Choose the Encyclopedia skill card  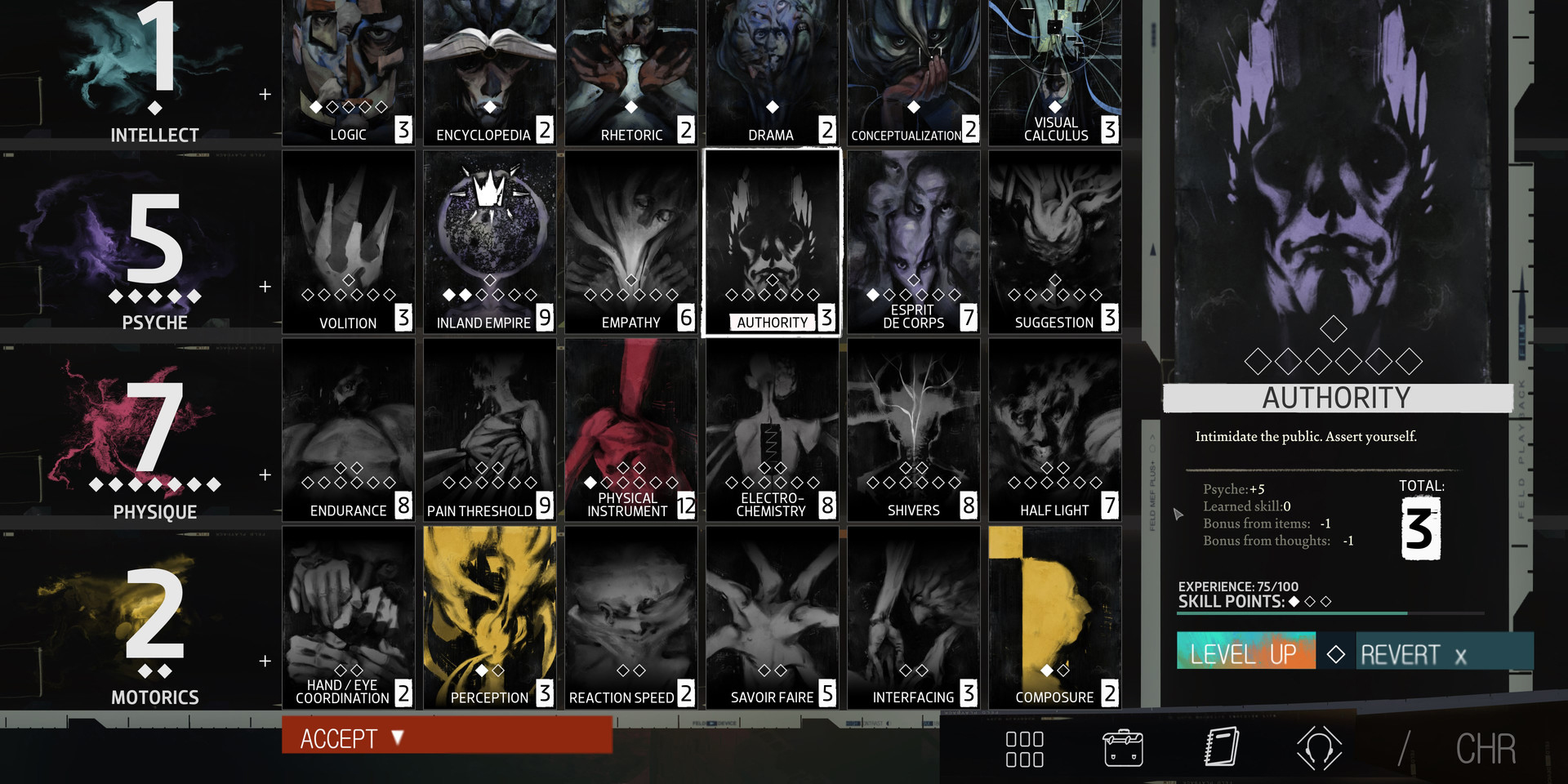click(489, 73)
